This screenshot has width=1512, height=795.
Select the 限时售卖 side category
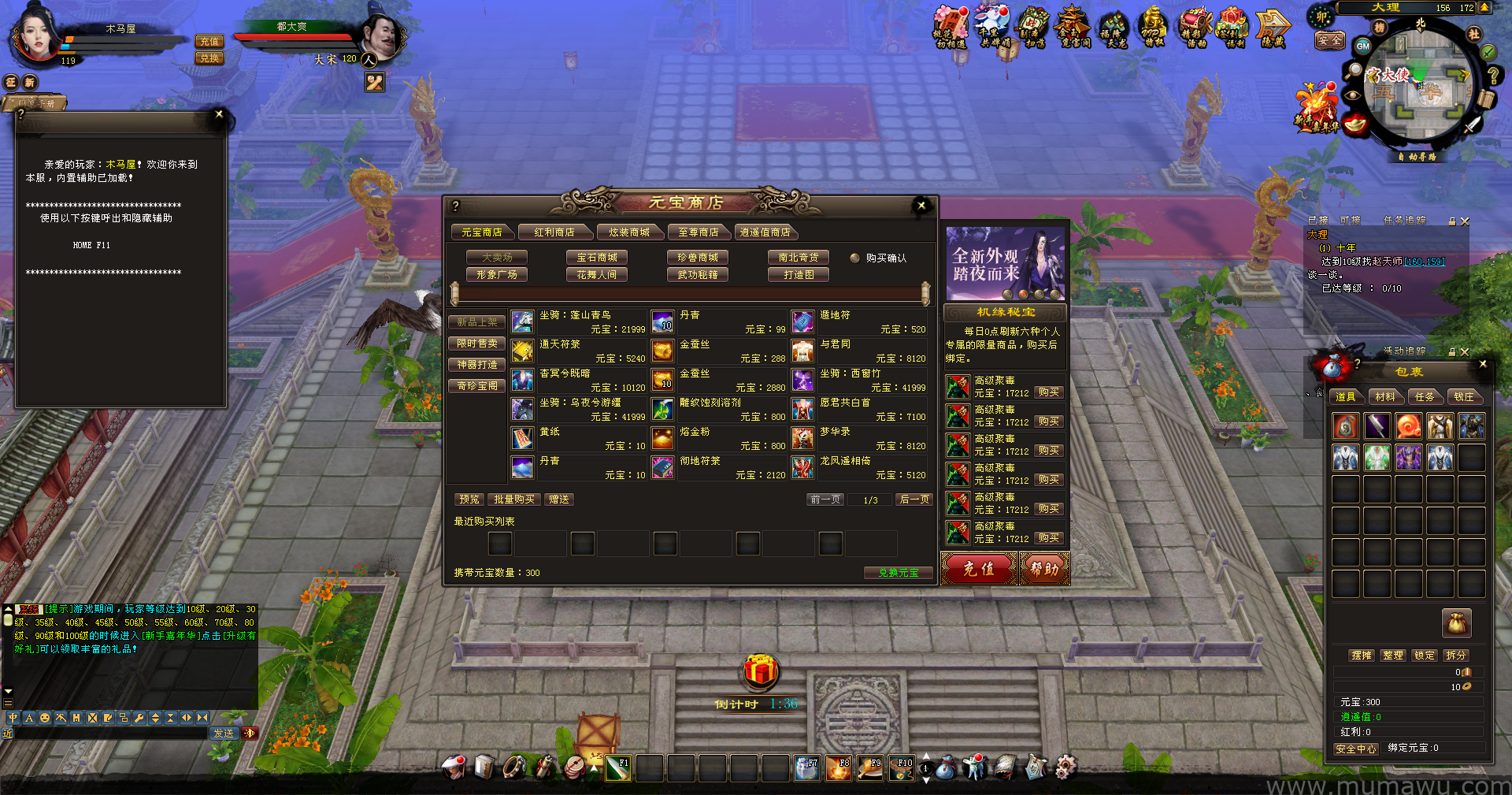coord(477,344)
